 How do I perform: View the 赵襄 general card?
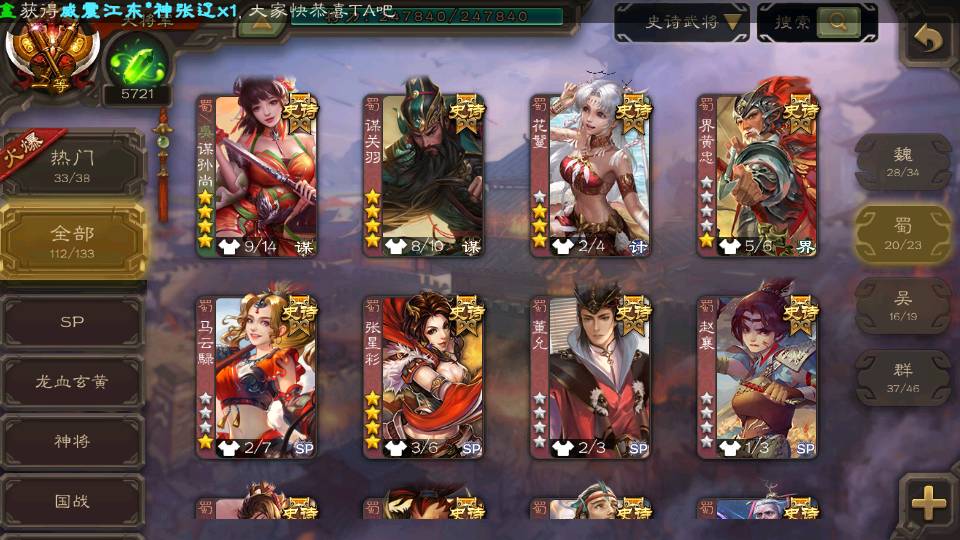click(x=757, y=377)
